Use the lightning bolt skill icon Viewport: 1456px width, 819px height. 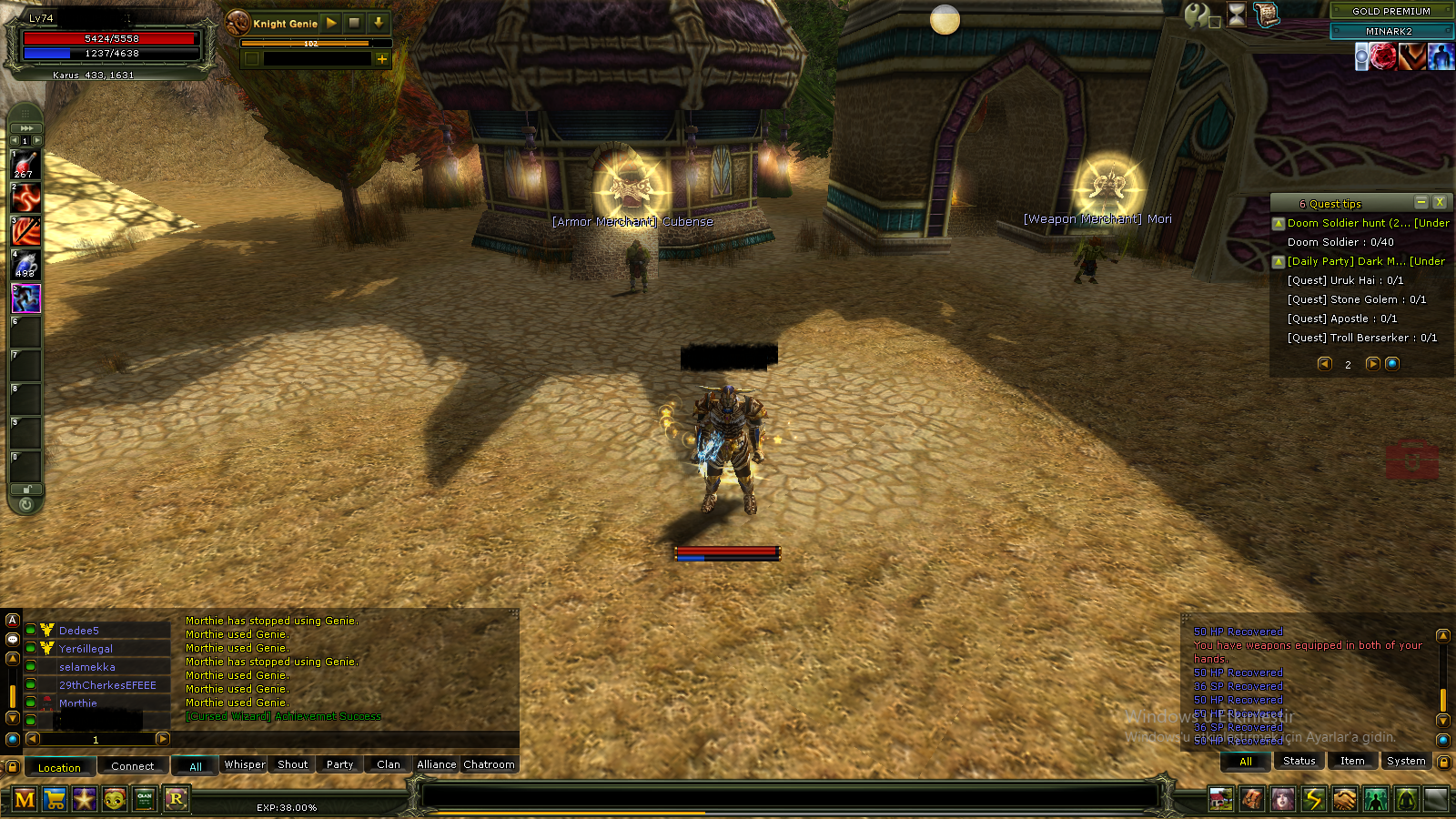pos(1313,799)
